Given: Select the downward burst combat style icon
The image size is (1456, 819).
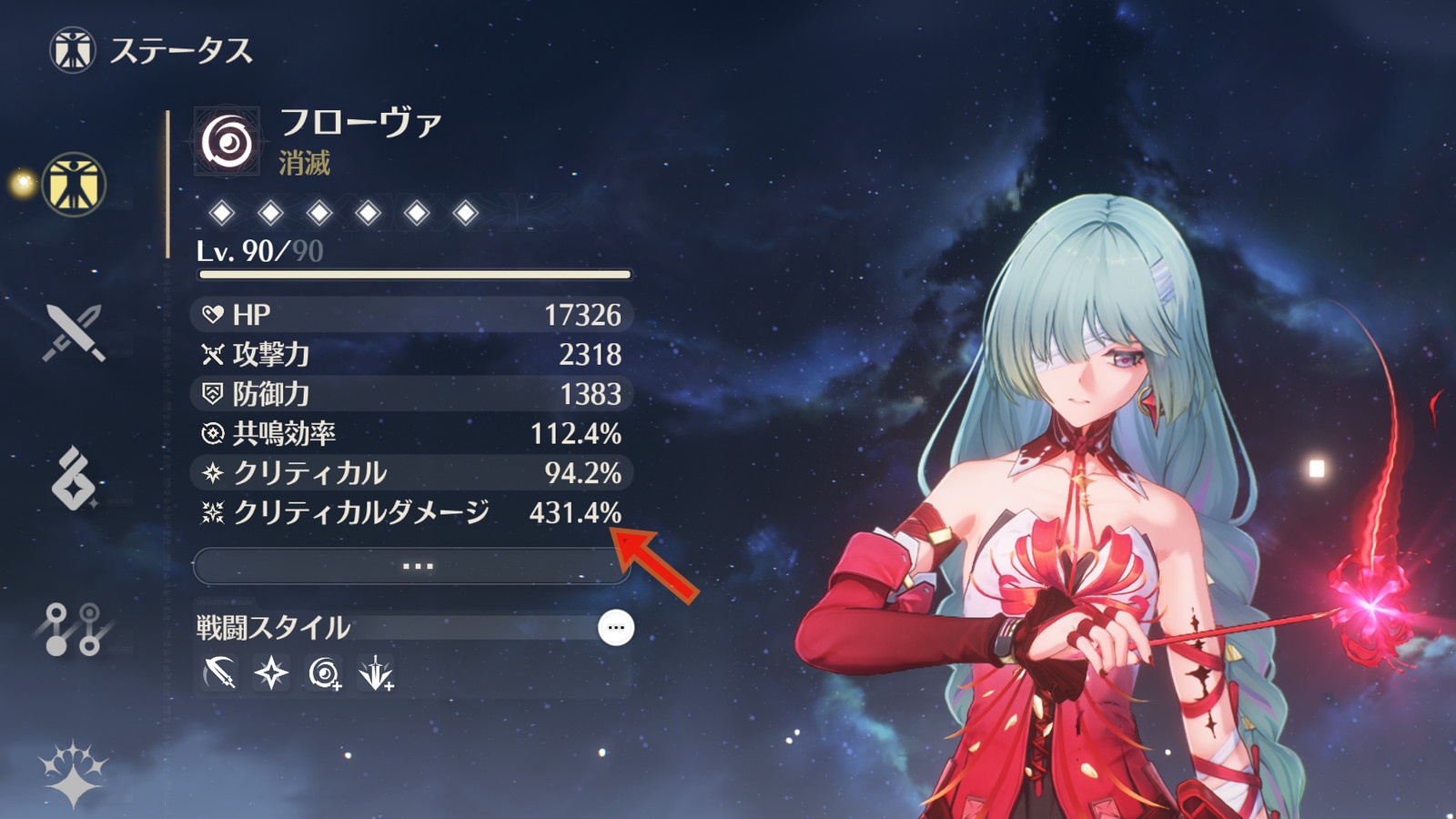Looking at the screenshot, I should (376, 674).
